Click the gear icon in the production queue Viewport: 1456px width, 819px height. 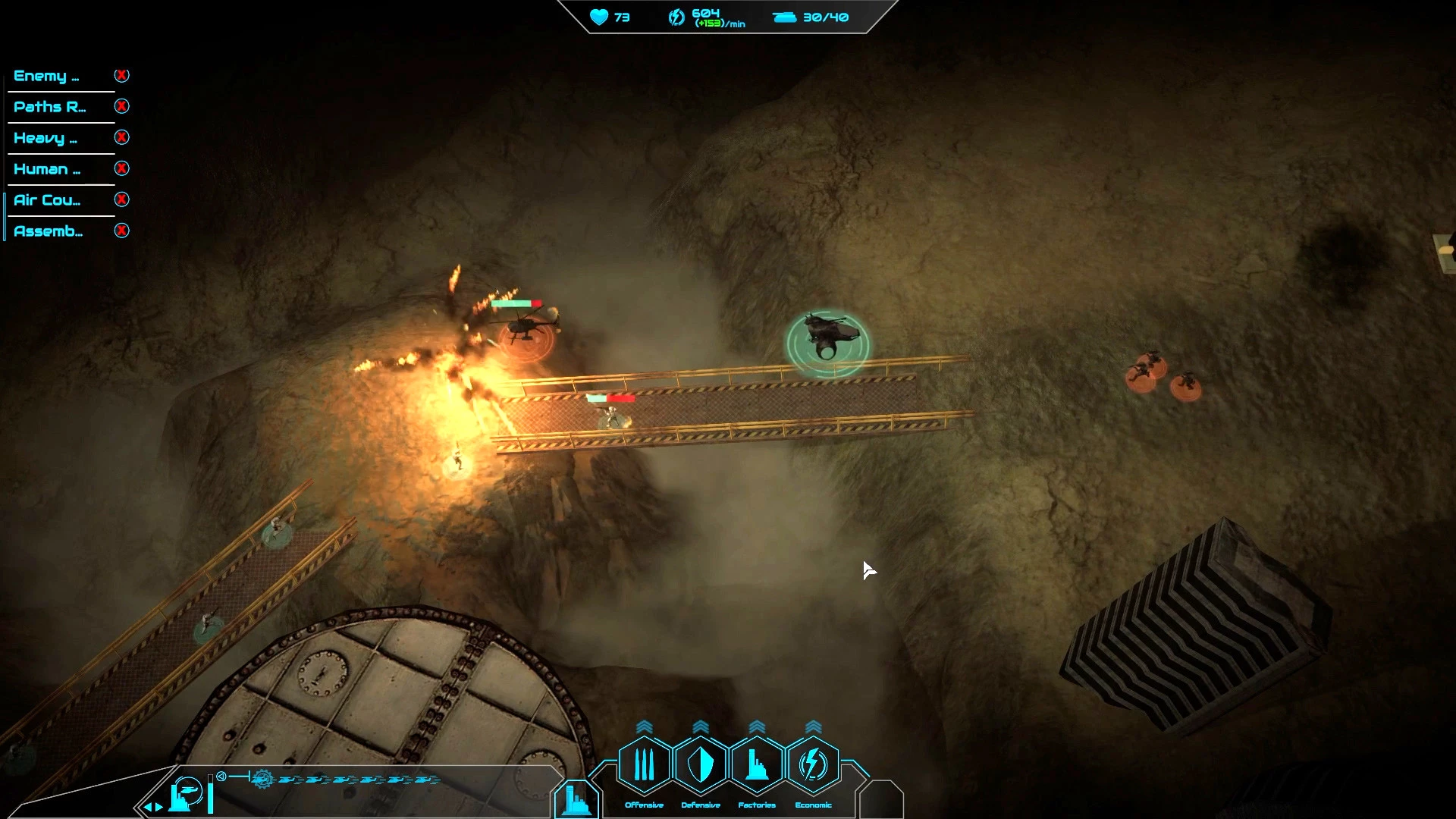click(x=262, y=779)
